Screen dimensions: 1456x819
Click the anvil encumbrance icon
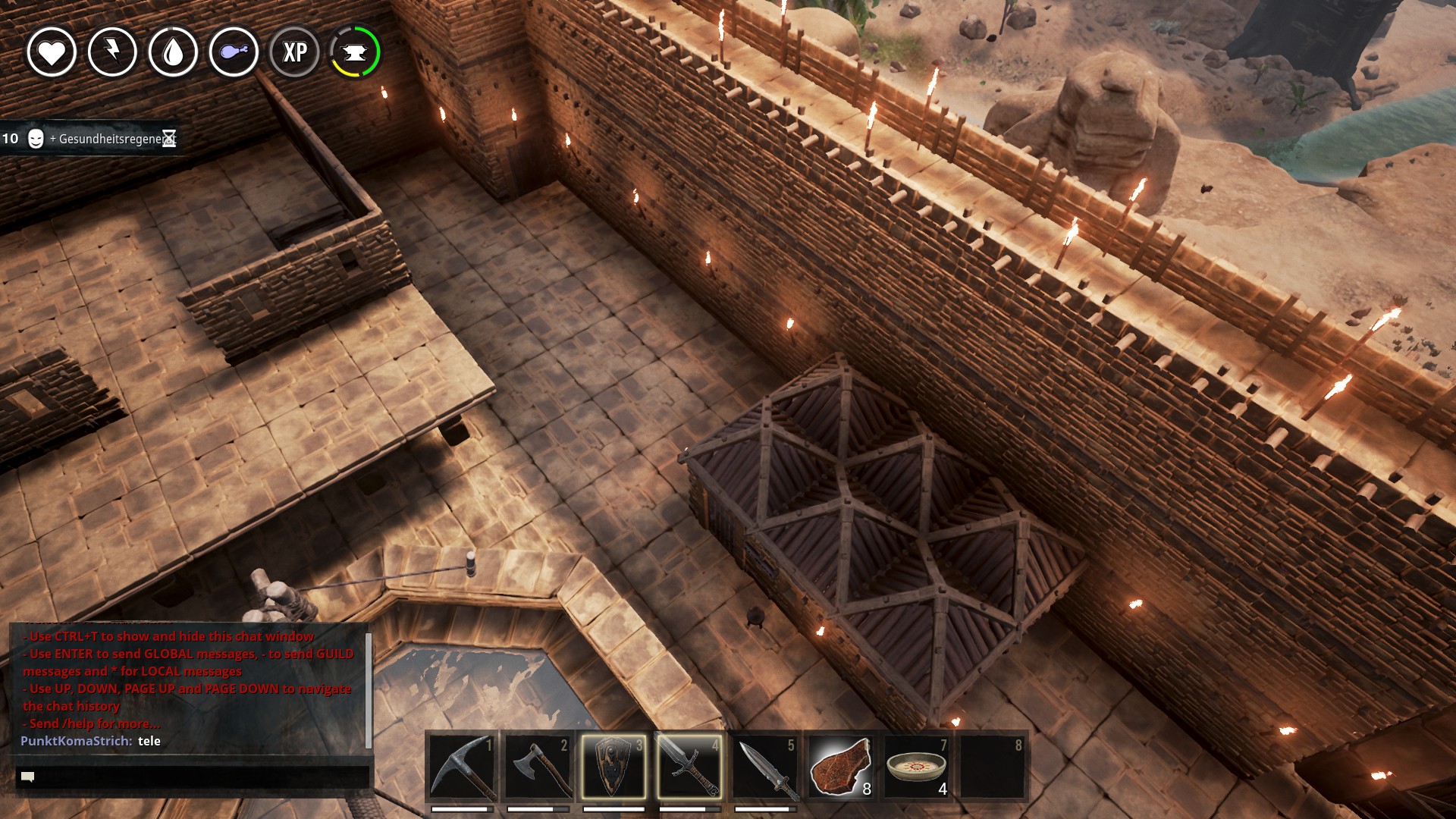click(355, 52)
